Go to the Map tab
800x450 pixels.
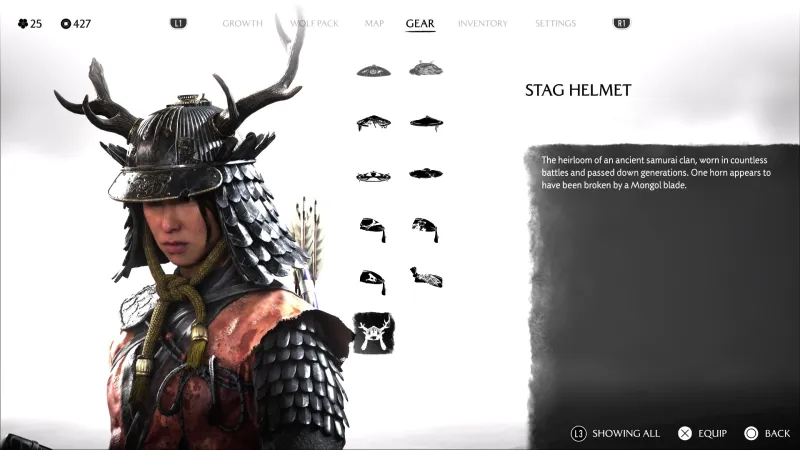pos(374,23)
